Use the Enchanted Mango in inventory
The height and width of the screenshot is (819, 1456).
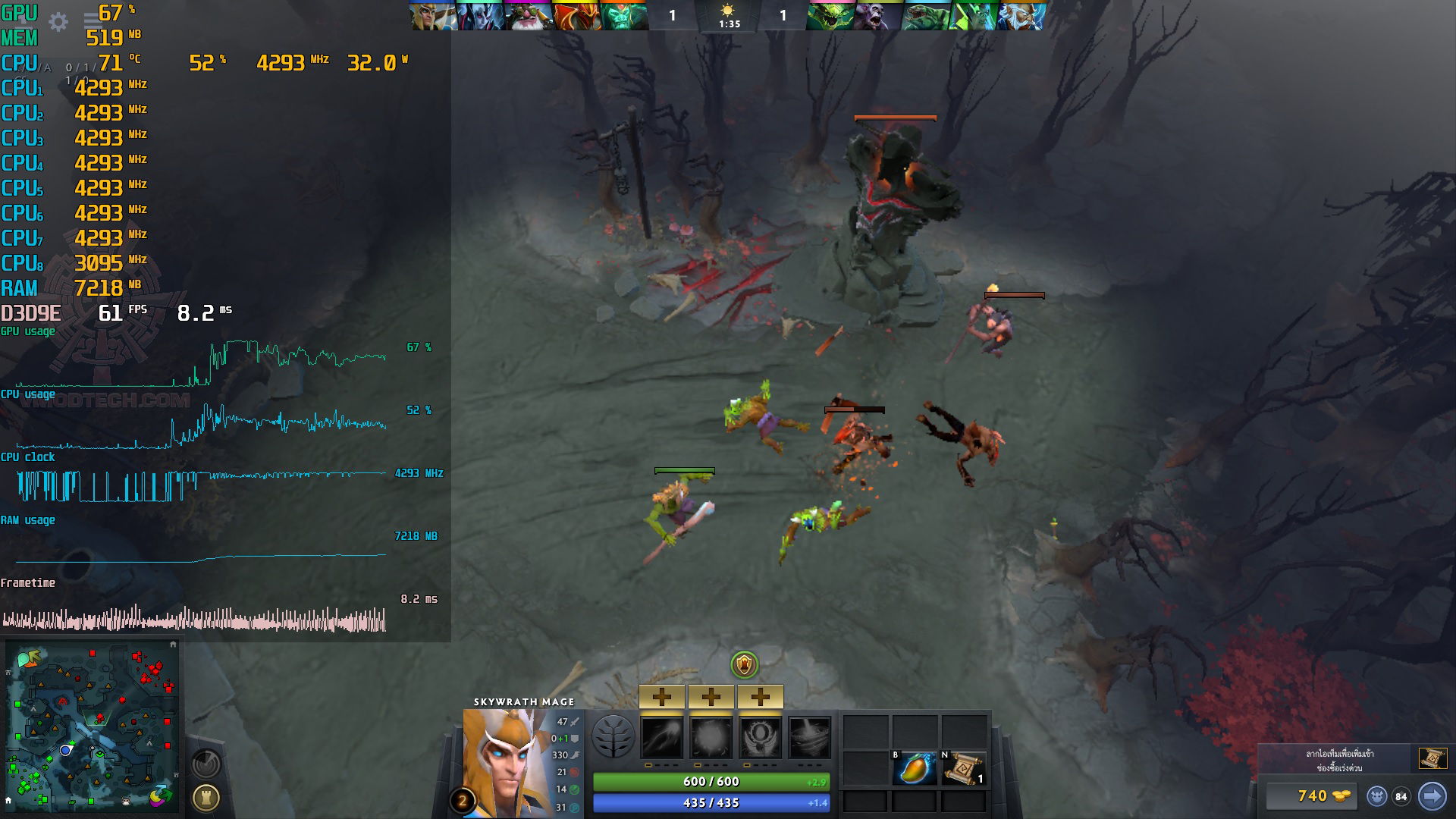click(914, 768)
